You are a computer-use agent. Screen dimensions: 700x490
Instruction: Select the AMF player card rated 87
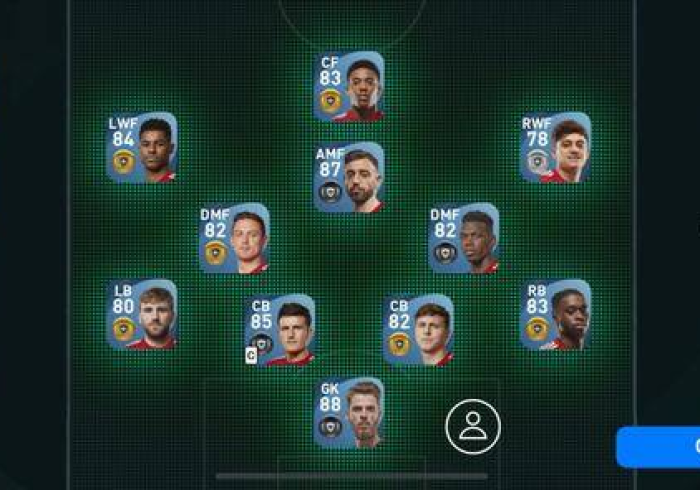[348, 177]
